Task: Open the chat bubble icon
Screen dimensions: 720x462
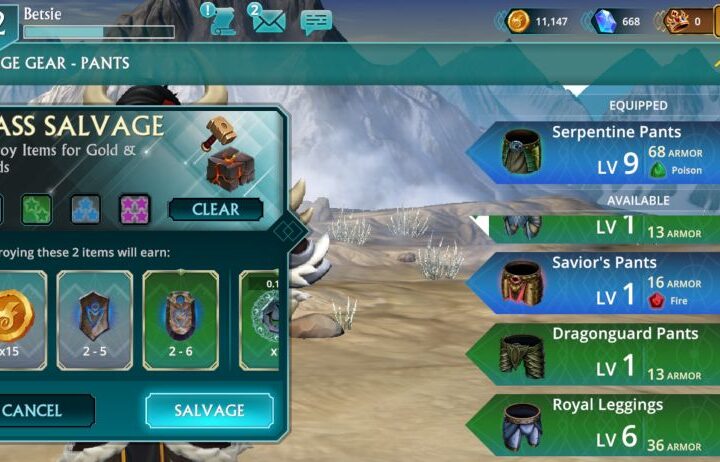Action: [316, 21]
